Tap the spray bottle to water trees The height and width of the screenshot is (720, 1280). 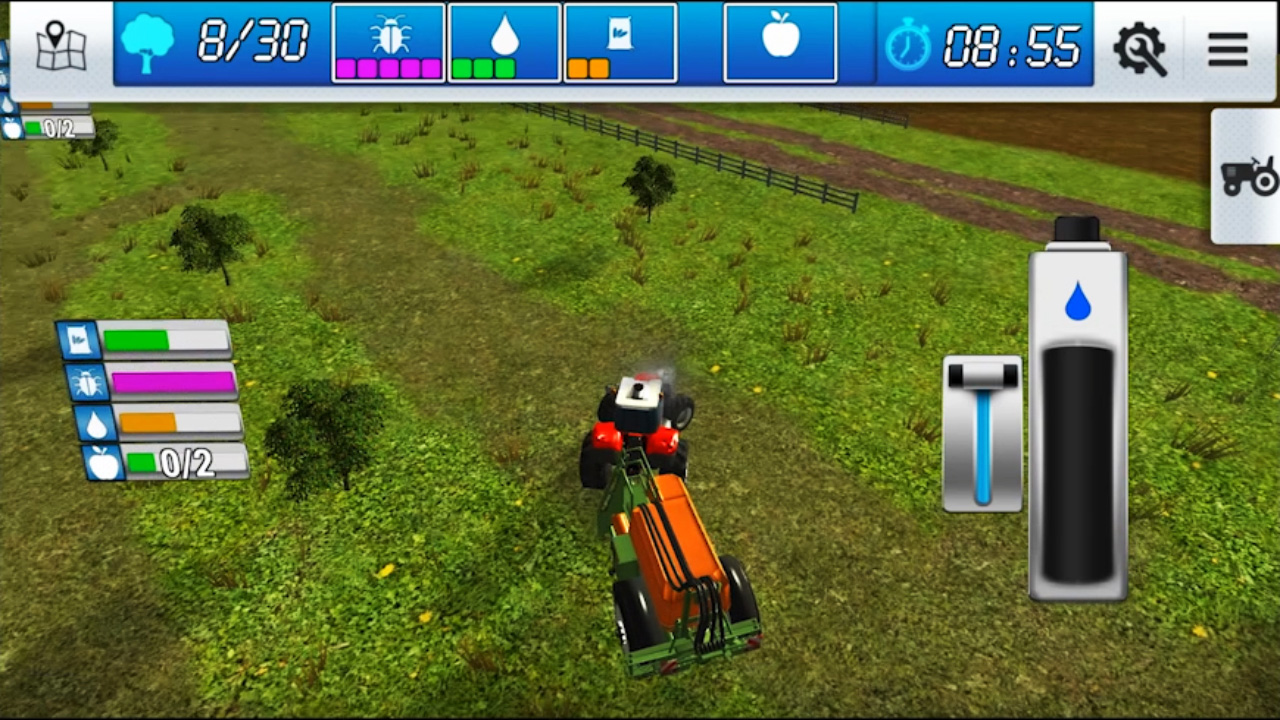[x=1077, y=420]
